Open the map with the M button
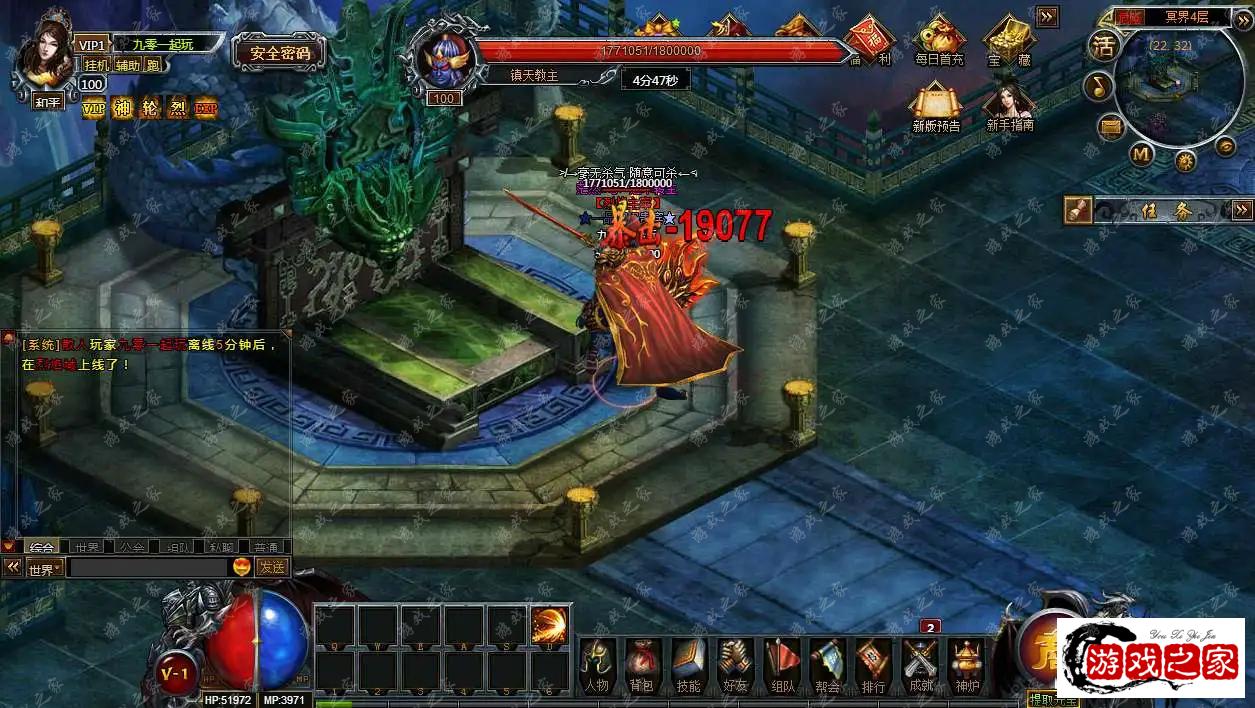 pos(1142,154)
